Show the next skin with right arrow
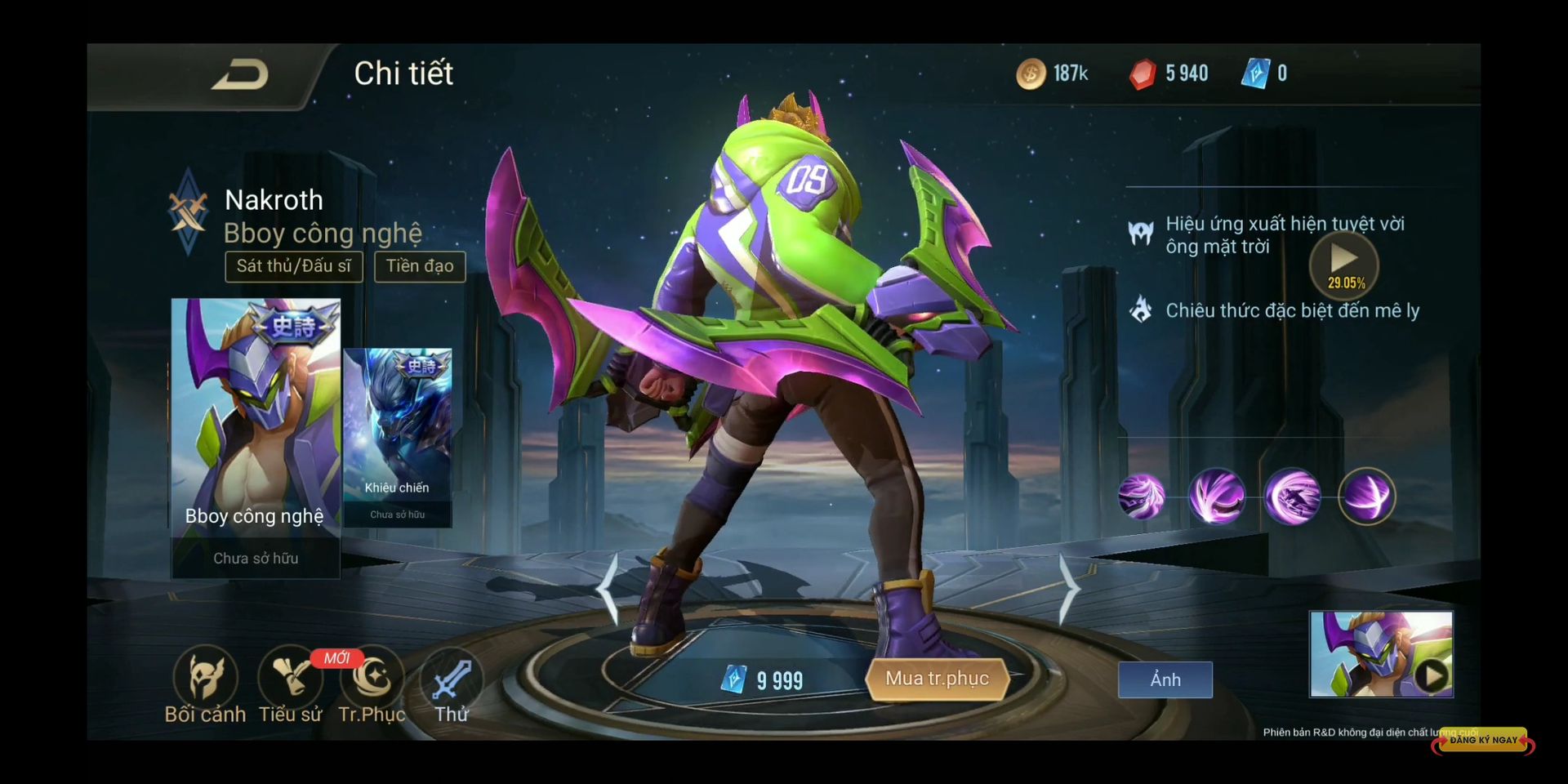Screen dimensions: 1568x784 [1068, 589]
